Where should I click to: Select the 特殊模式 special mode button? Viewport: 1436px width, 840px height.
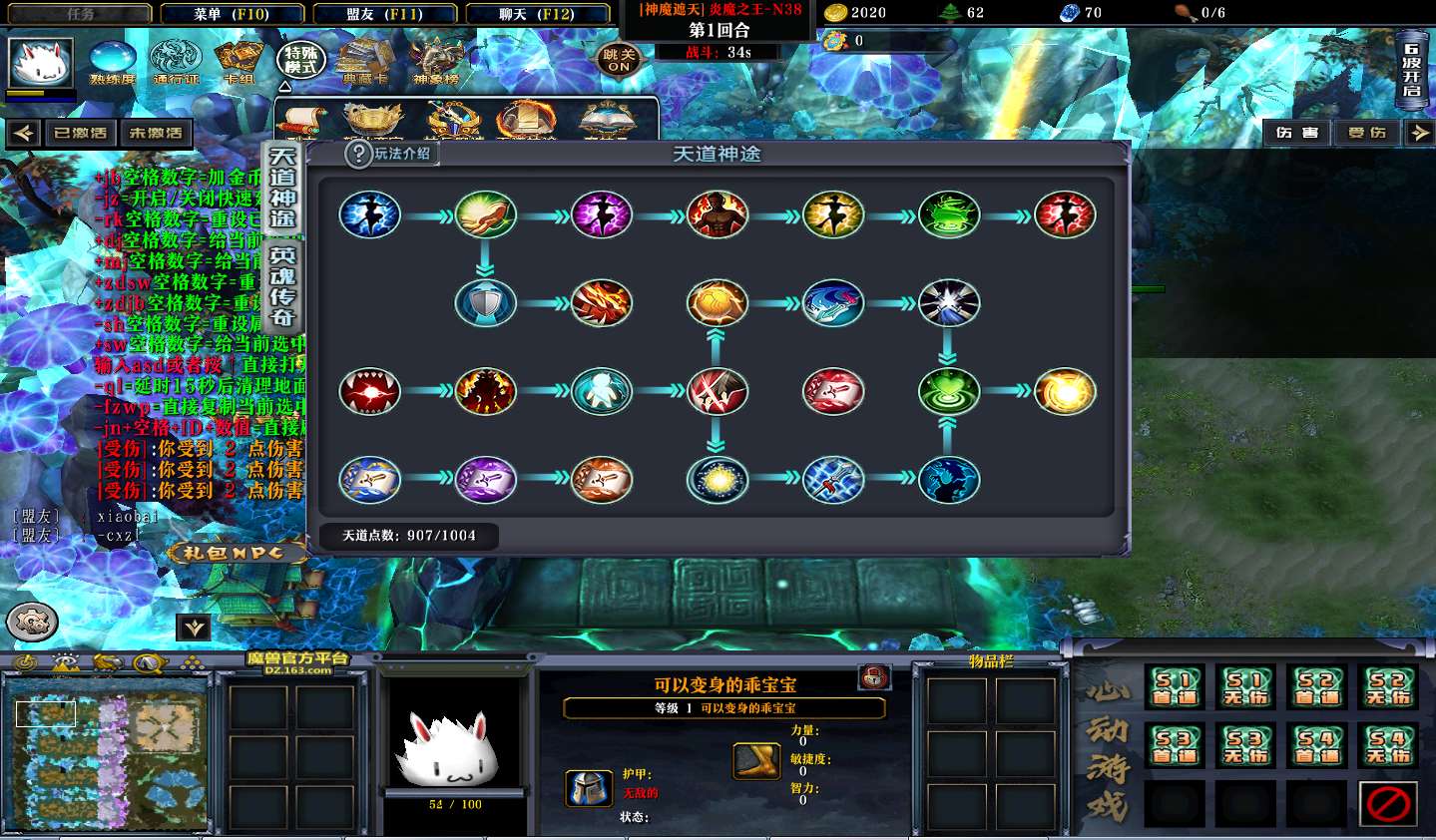(300, 60)
